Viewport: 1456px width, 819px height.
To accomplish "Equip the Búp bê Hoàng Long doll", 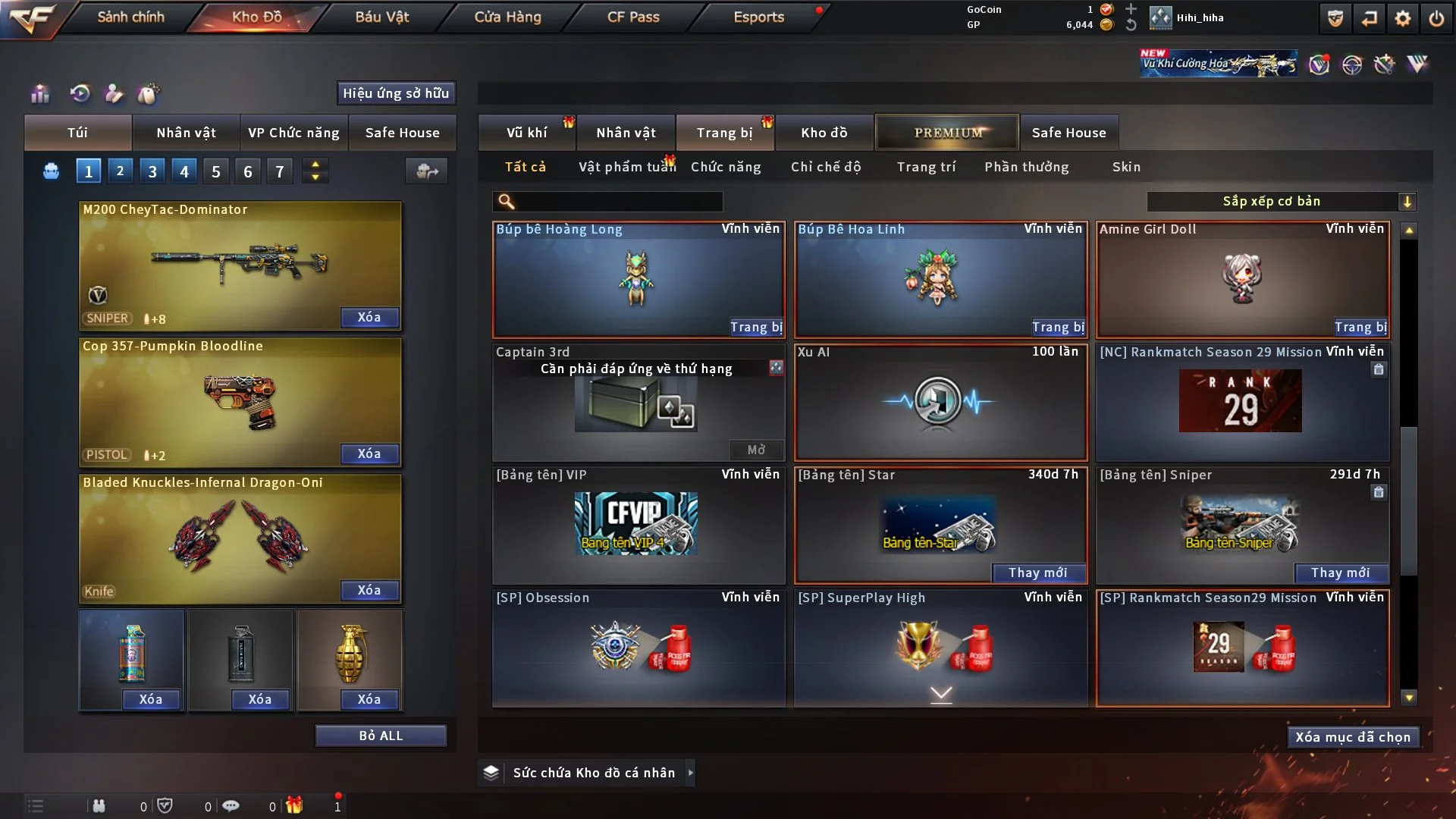I will coord(756,327).
